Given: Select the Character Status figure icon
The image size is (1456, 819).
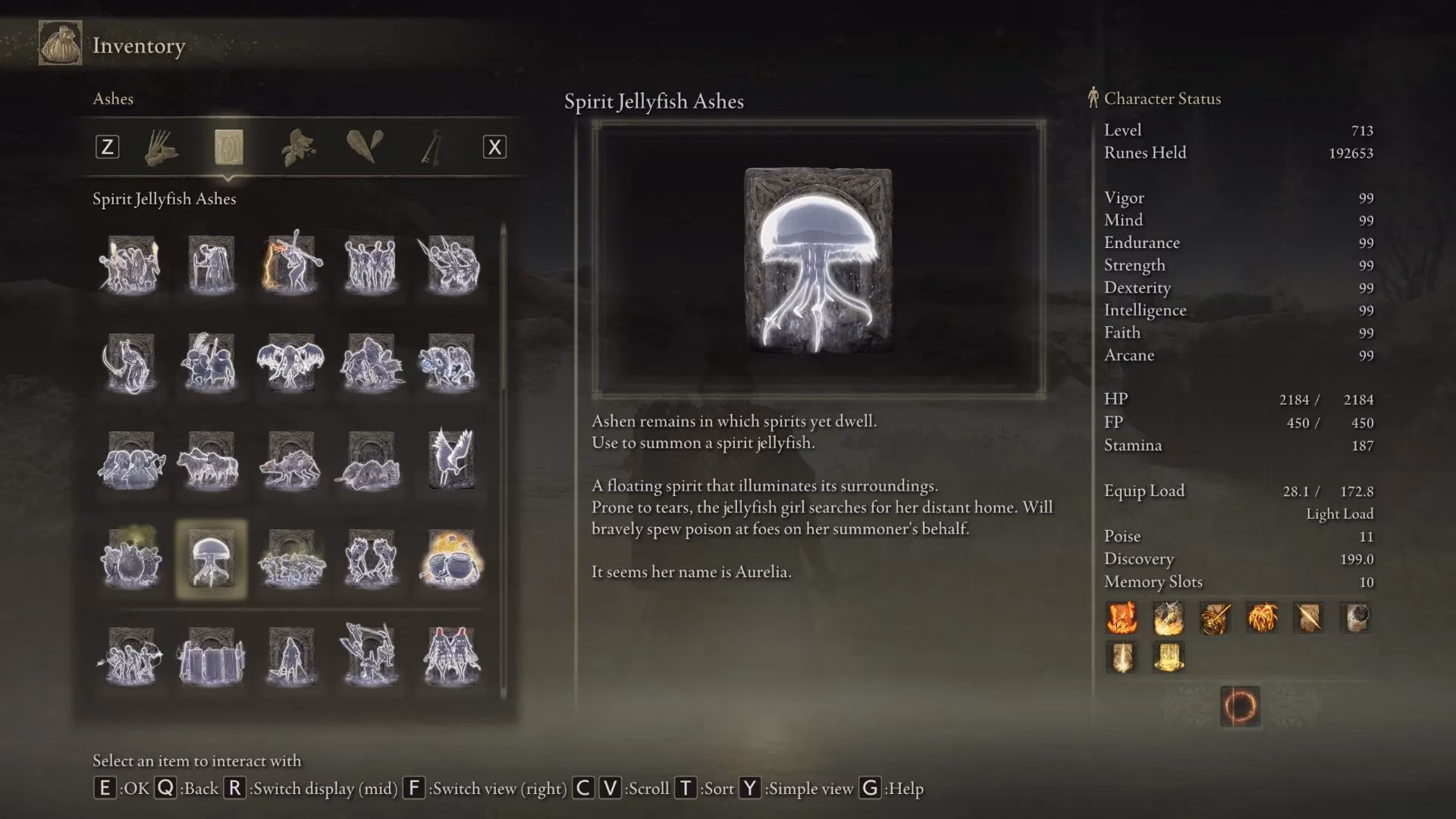Looking at the screenshot, I should click(1092, 98).
